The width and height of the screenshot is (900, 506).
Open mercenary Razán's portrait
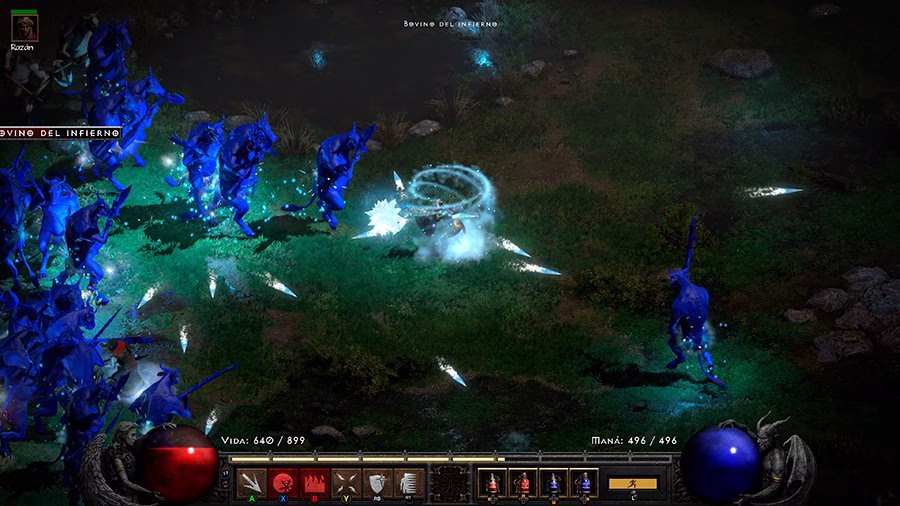(x=23, y=29)
